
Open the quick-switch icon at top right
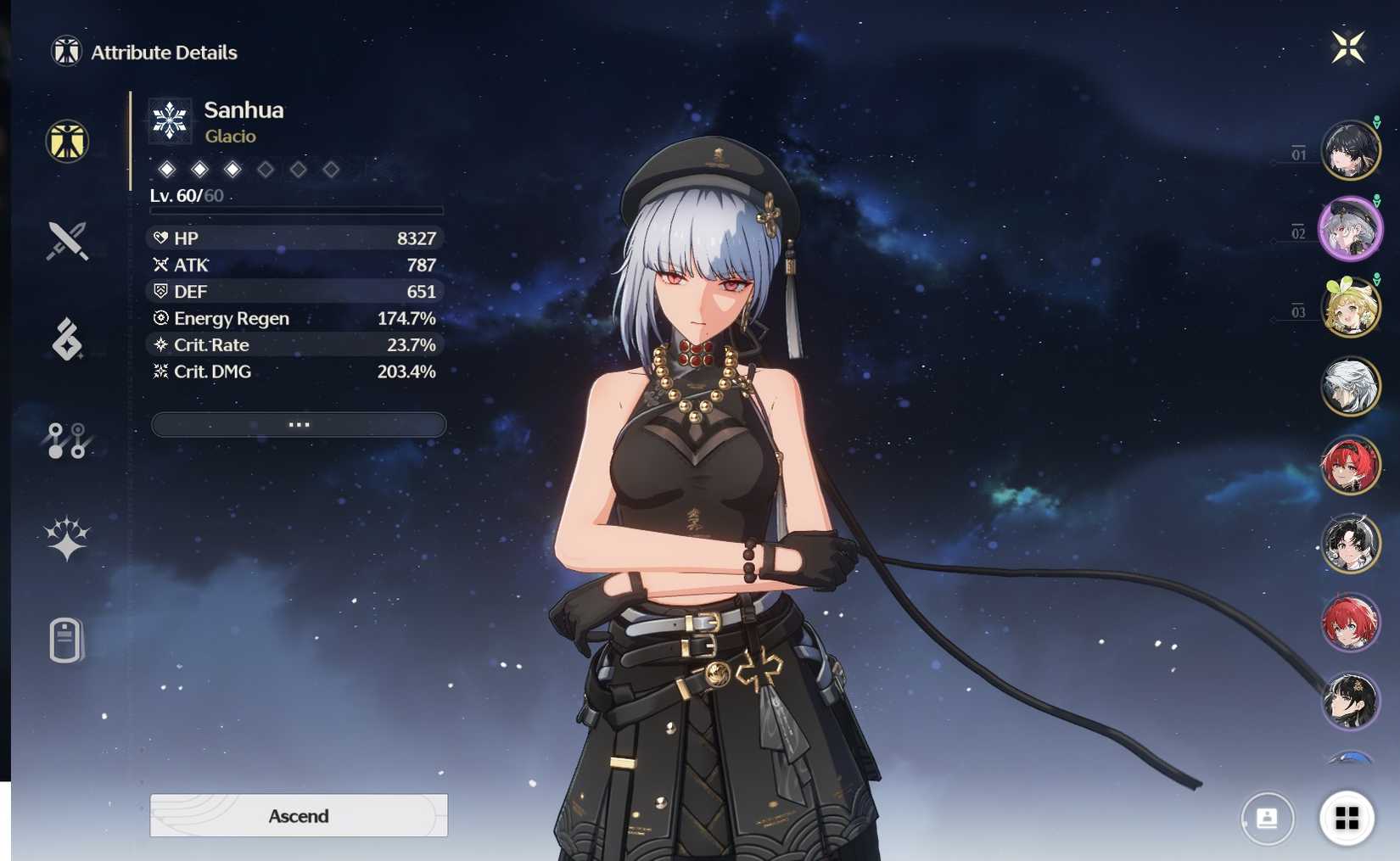pyautogui.click(x=1350, y=48)
